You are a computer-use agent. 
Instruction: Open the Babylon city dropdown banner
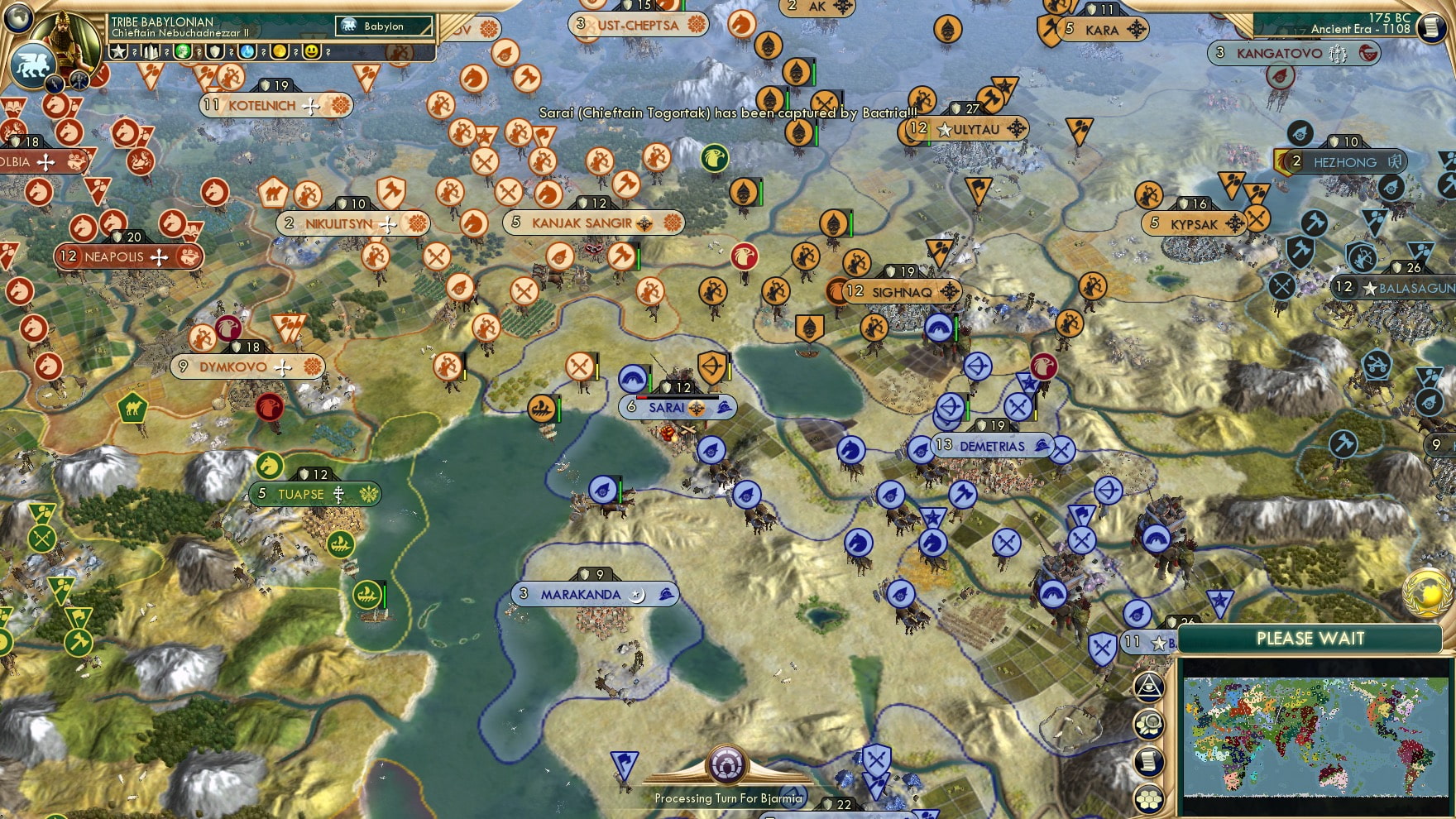[x=382, y=26]
